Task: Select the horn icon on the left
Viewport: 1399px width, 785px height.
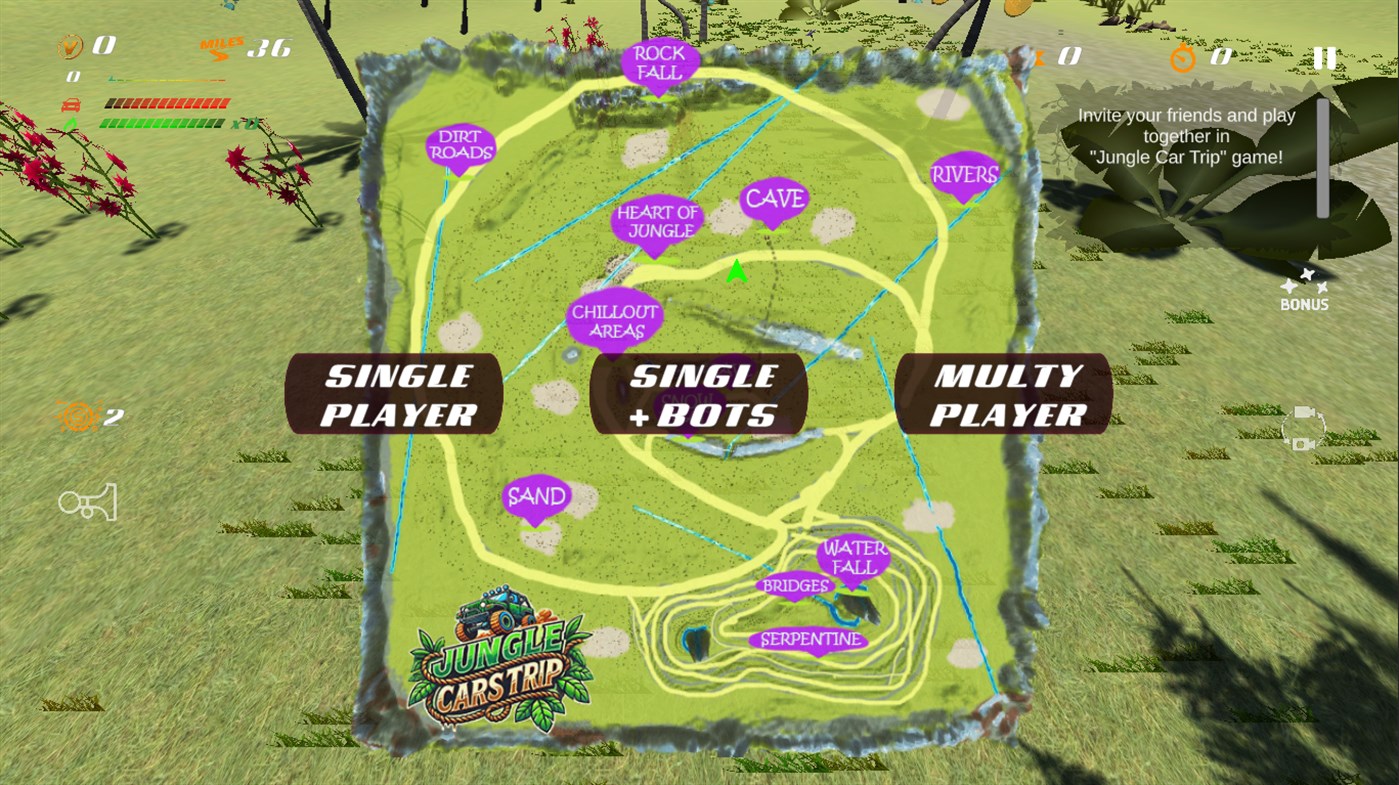Action: 86,501
